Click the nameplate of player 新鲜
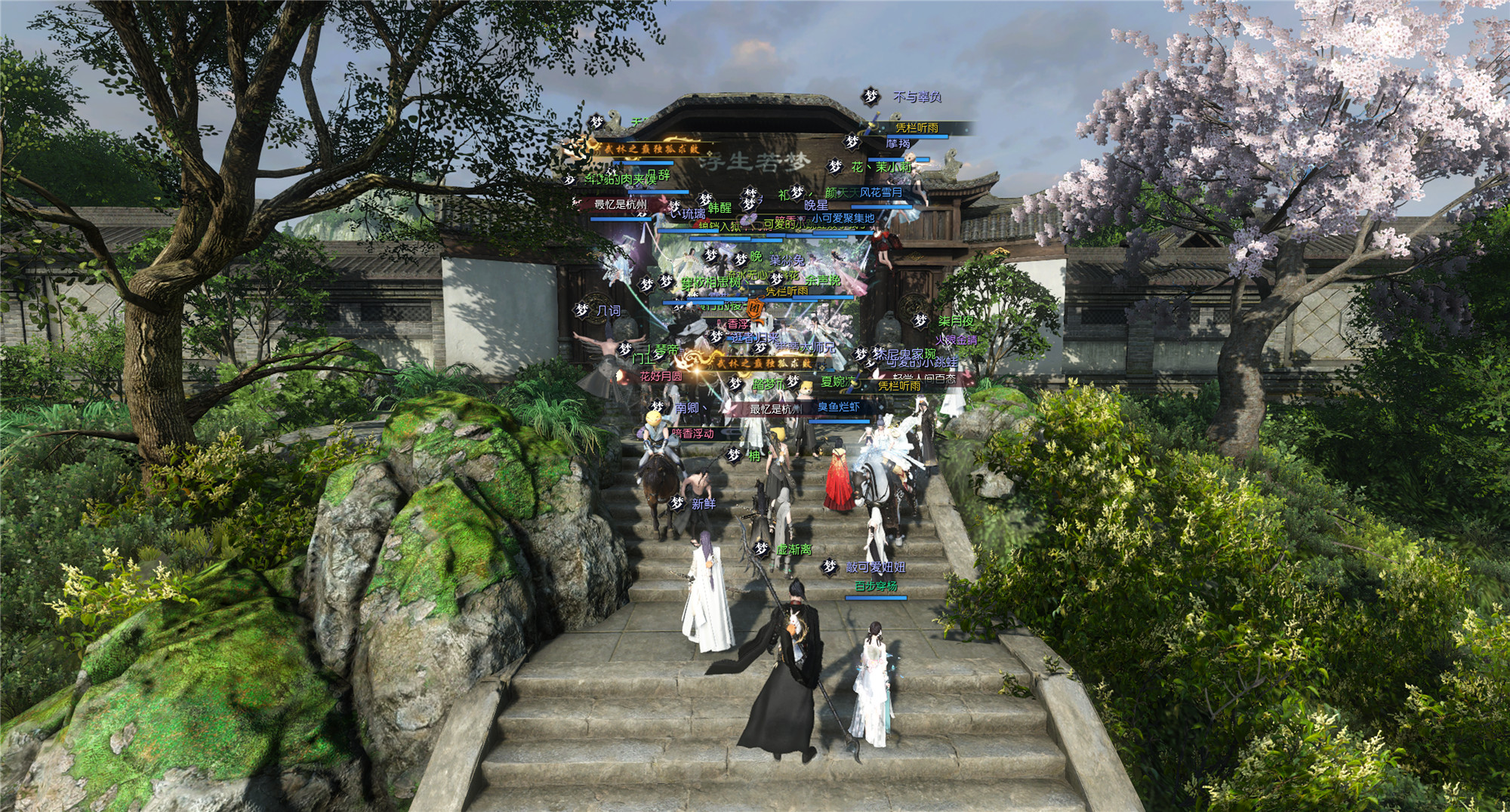This screenshot has height=812, width=1510. coord(703,503)
